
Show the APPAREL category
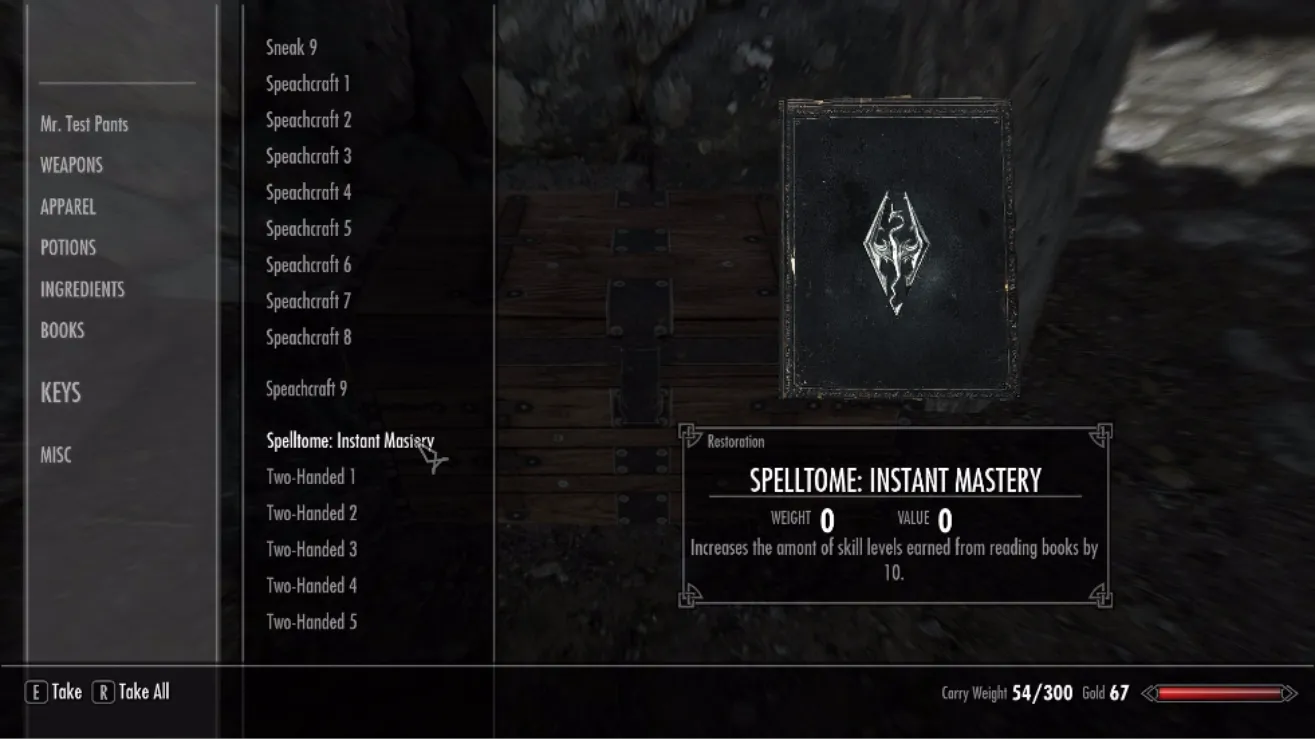68,207
